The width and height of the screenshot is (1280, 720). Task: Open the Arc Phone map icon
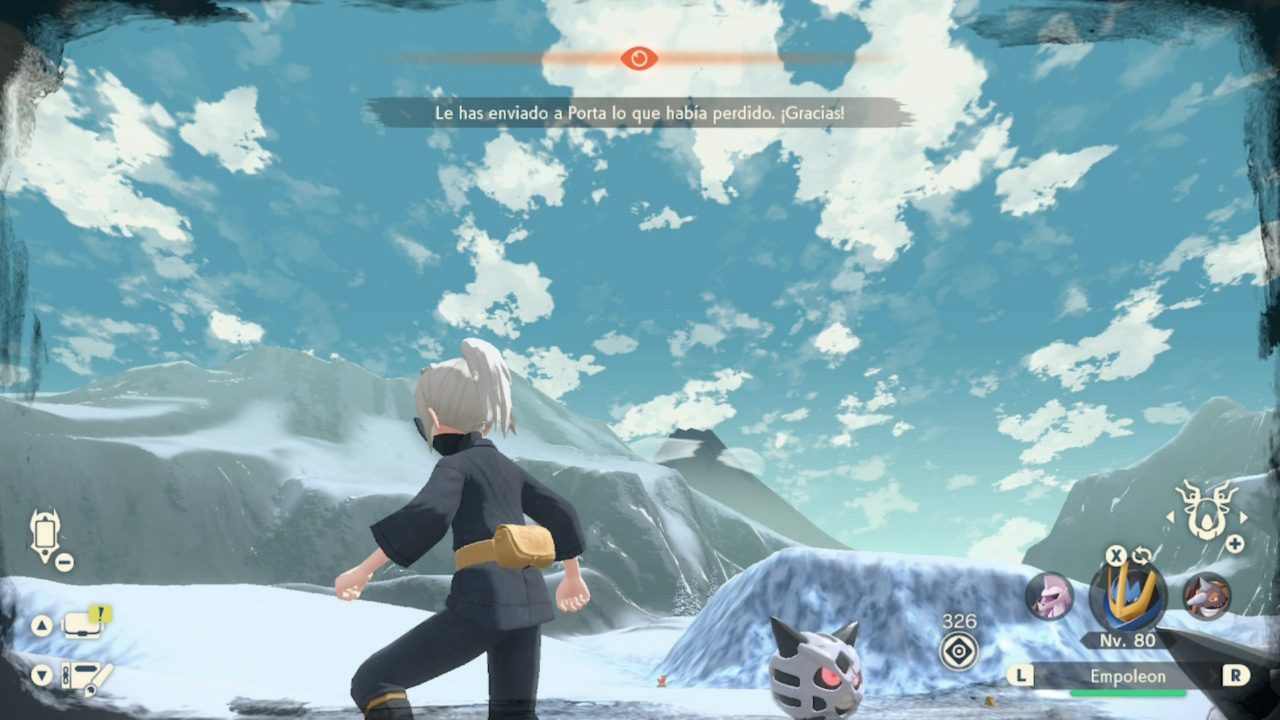pyautogui.click(x=45, y=536)
